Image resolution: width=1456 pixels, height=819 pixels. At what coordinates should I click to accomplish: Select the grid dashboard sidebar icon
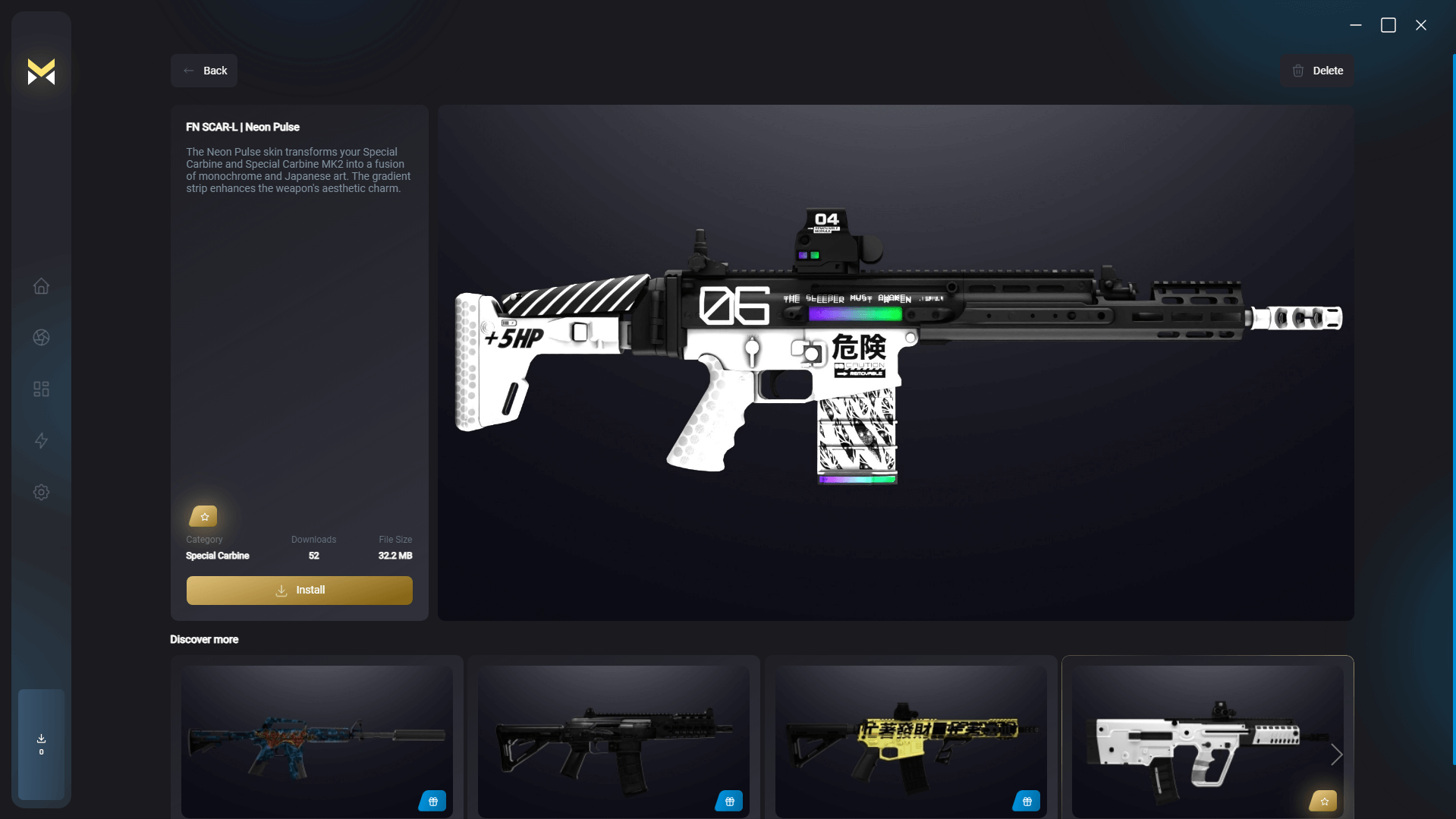pyautogui.click(x=42, y=389)
